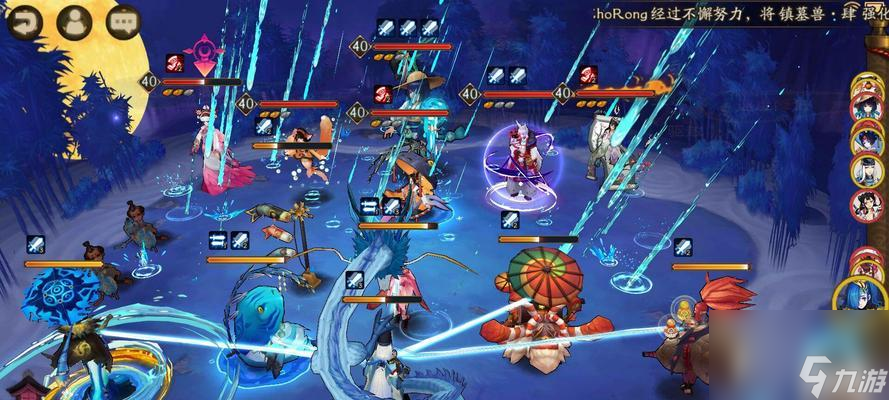This screenshot has width=889, height=400.
Task: Select the white-haired shikigami portrait in turn order
Action: tap(864, 172)
